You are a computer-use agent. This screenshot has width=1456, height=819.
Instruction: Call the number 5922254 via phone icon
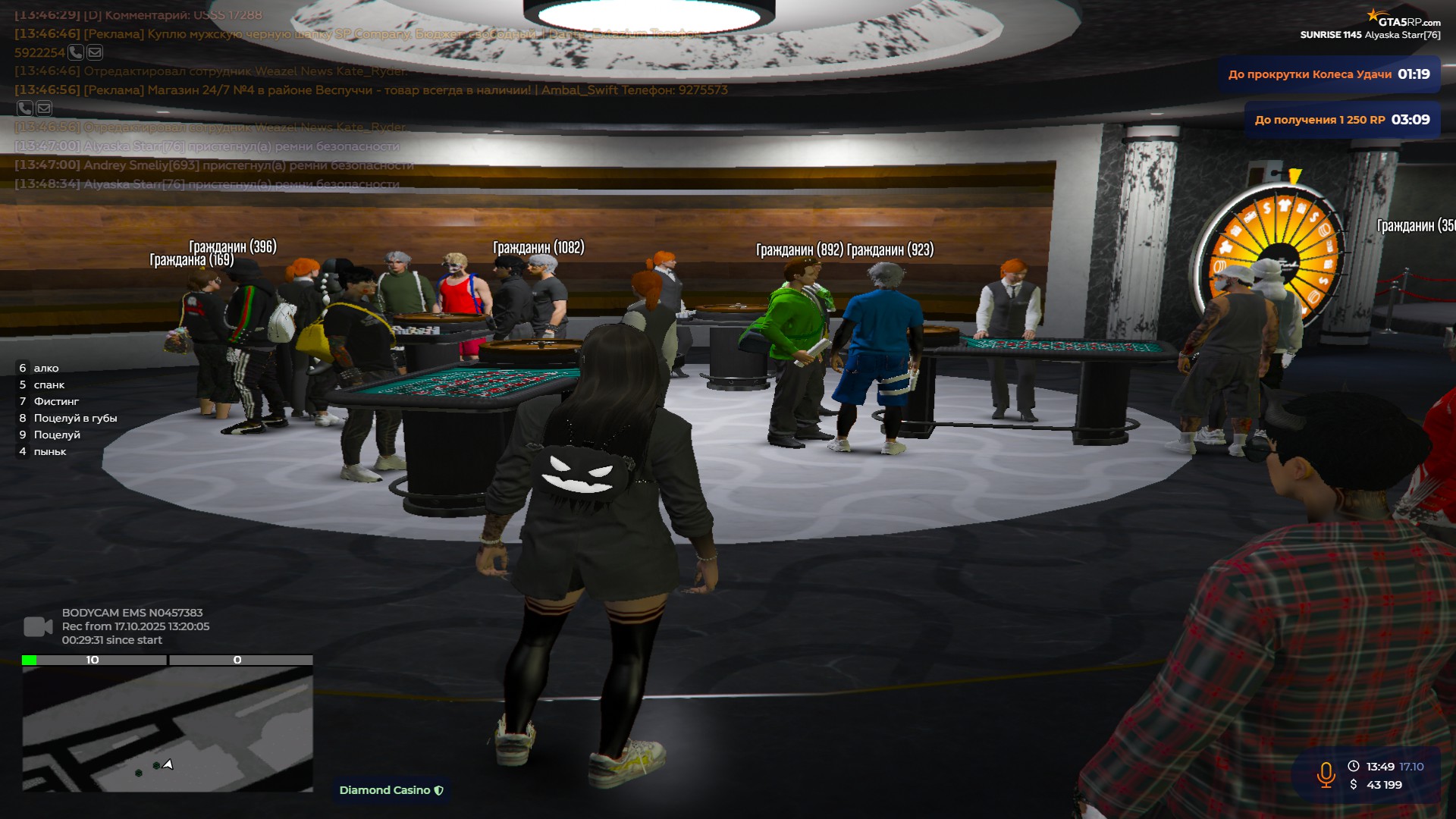[x=76, y=52]
